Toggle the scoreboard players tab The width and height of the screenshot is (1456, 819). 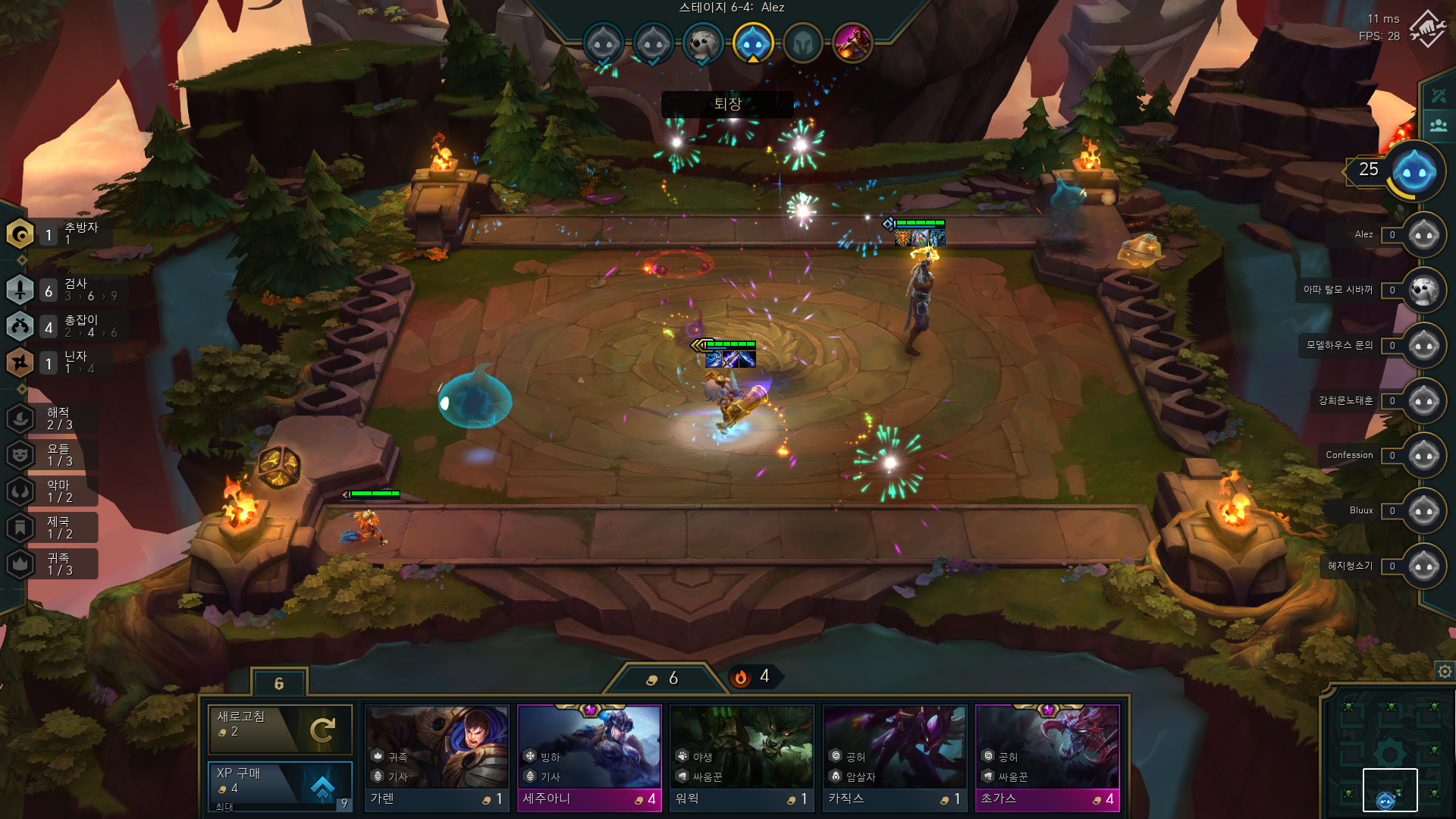1438,125
